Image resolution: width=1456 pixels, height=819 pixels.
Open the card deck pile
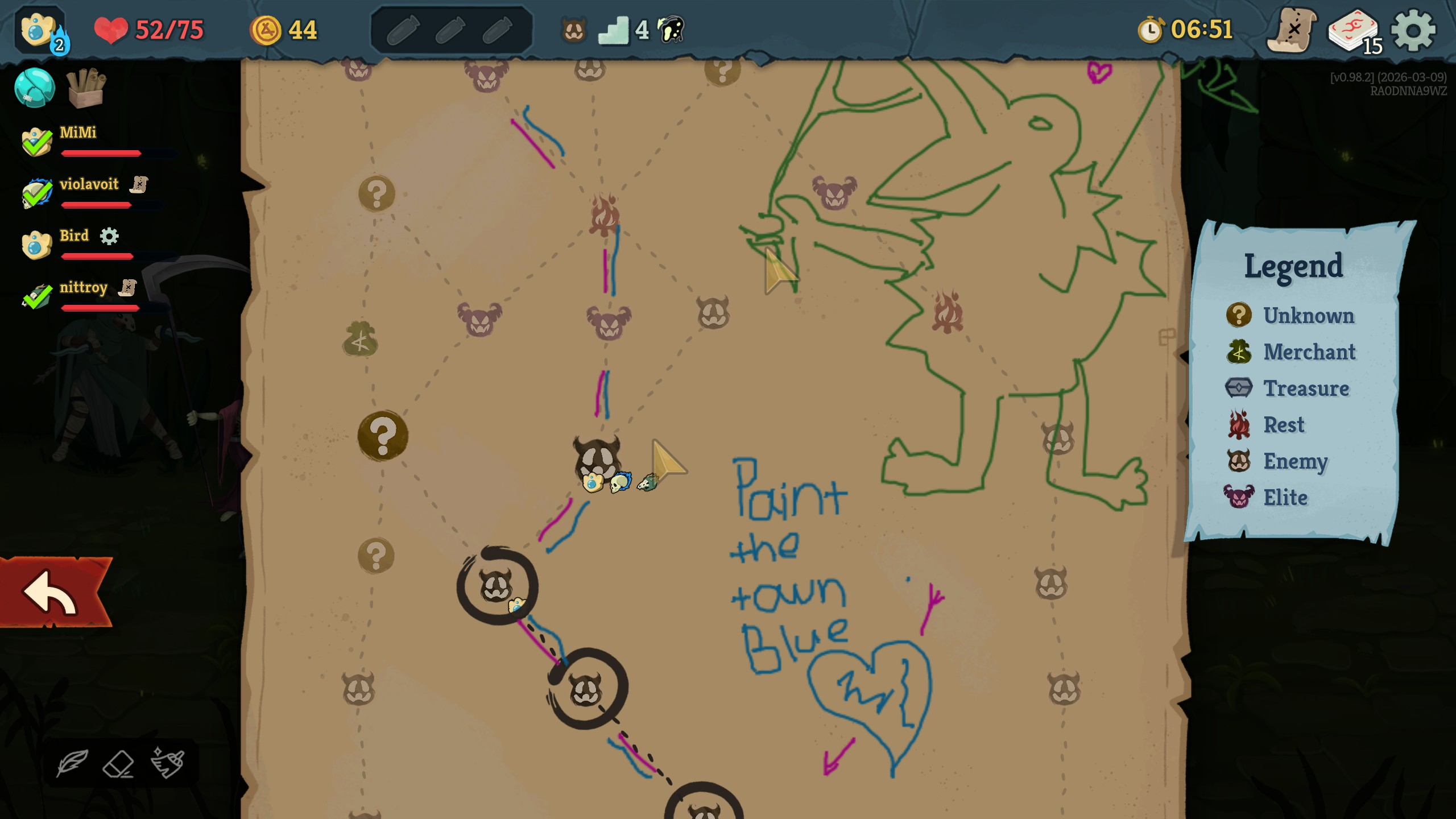pyautogui.click(x=1354, y=31)
